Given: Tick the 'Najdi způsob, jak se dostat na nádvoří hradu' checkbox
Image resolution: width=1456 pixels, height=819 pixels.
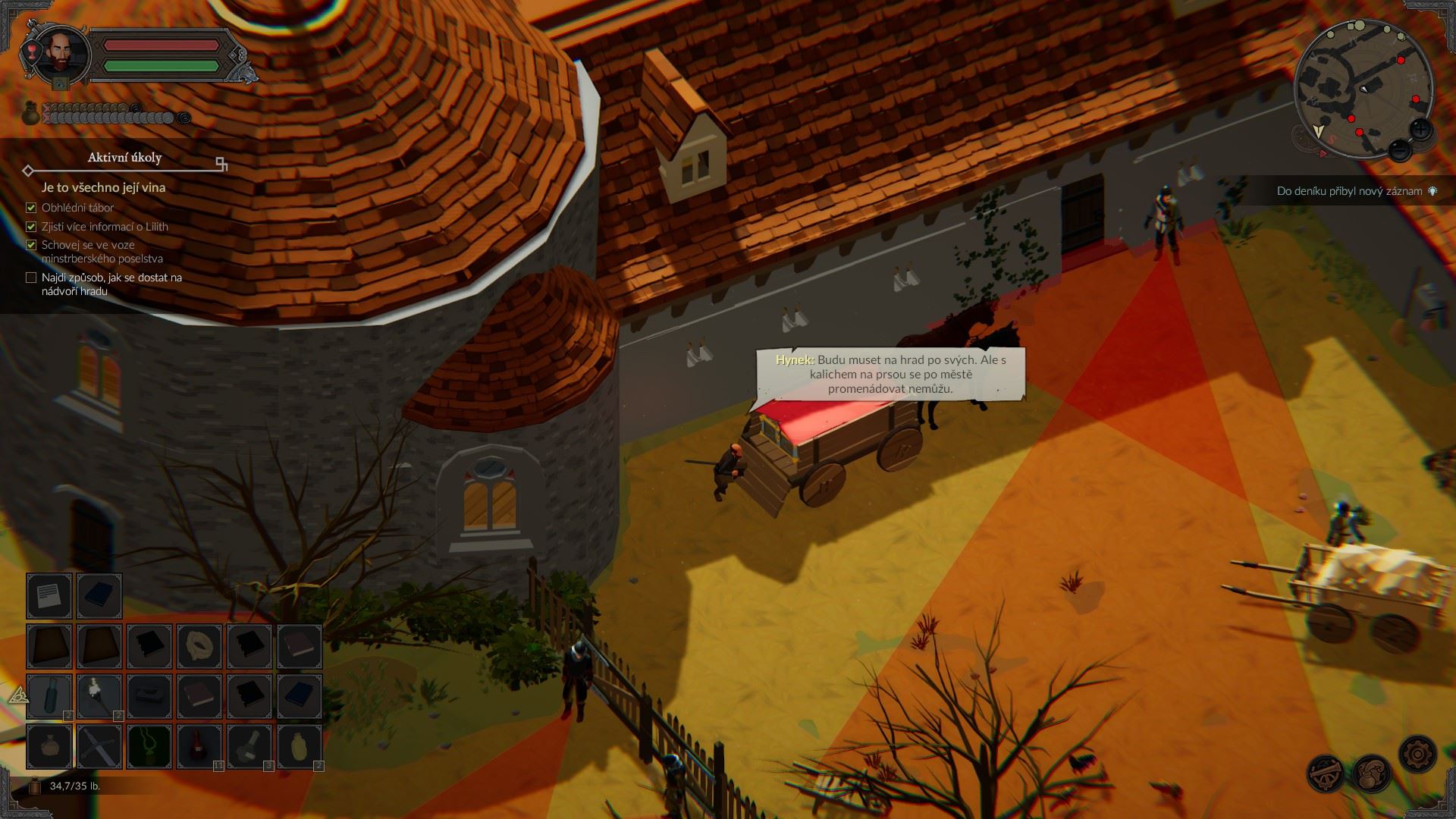Looking at the screenshot, I should (30, 278).
